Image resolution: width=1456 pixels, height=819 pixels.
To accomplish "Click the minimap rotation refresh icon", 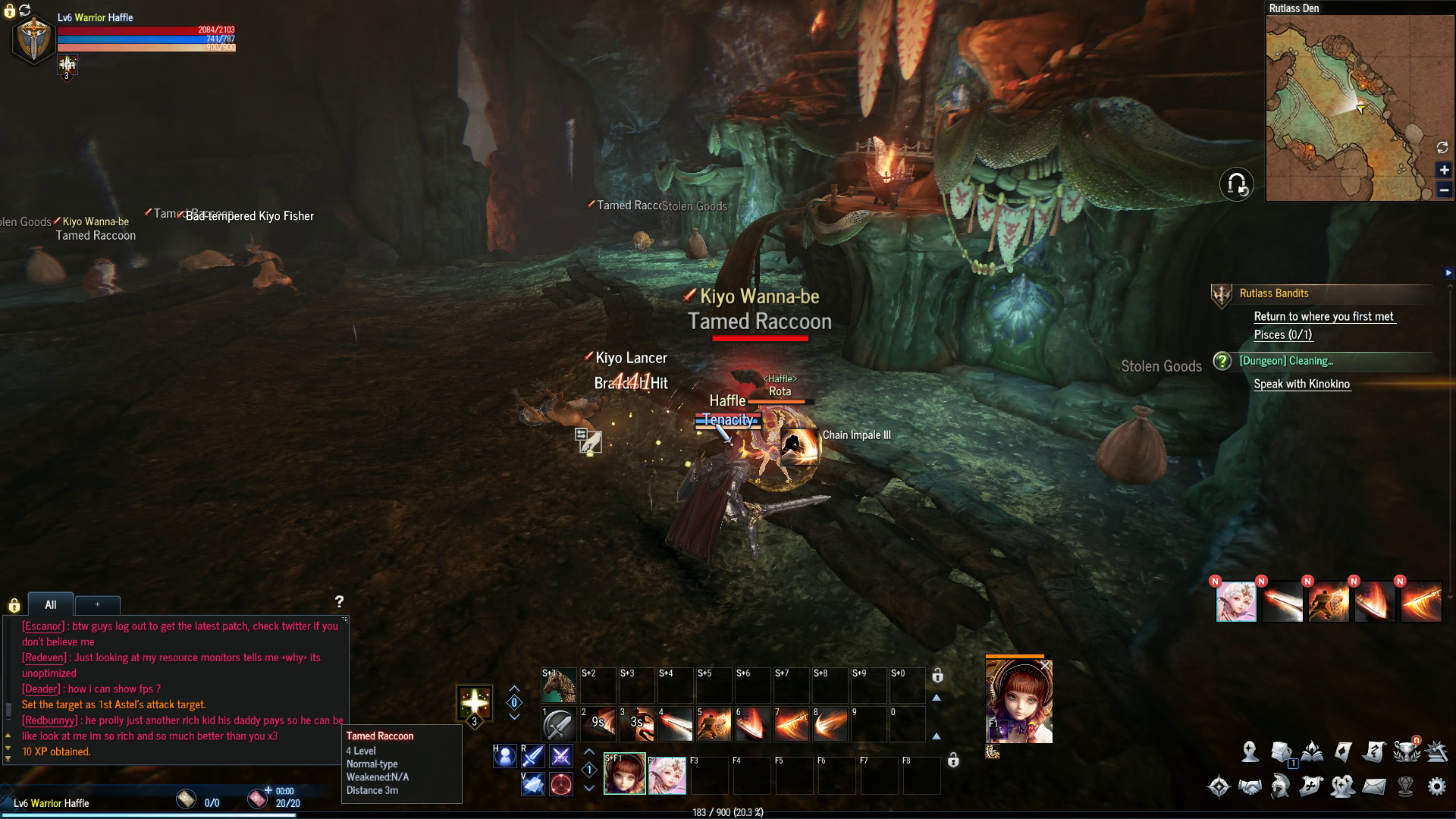I will click(x=1442, y=147).
